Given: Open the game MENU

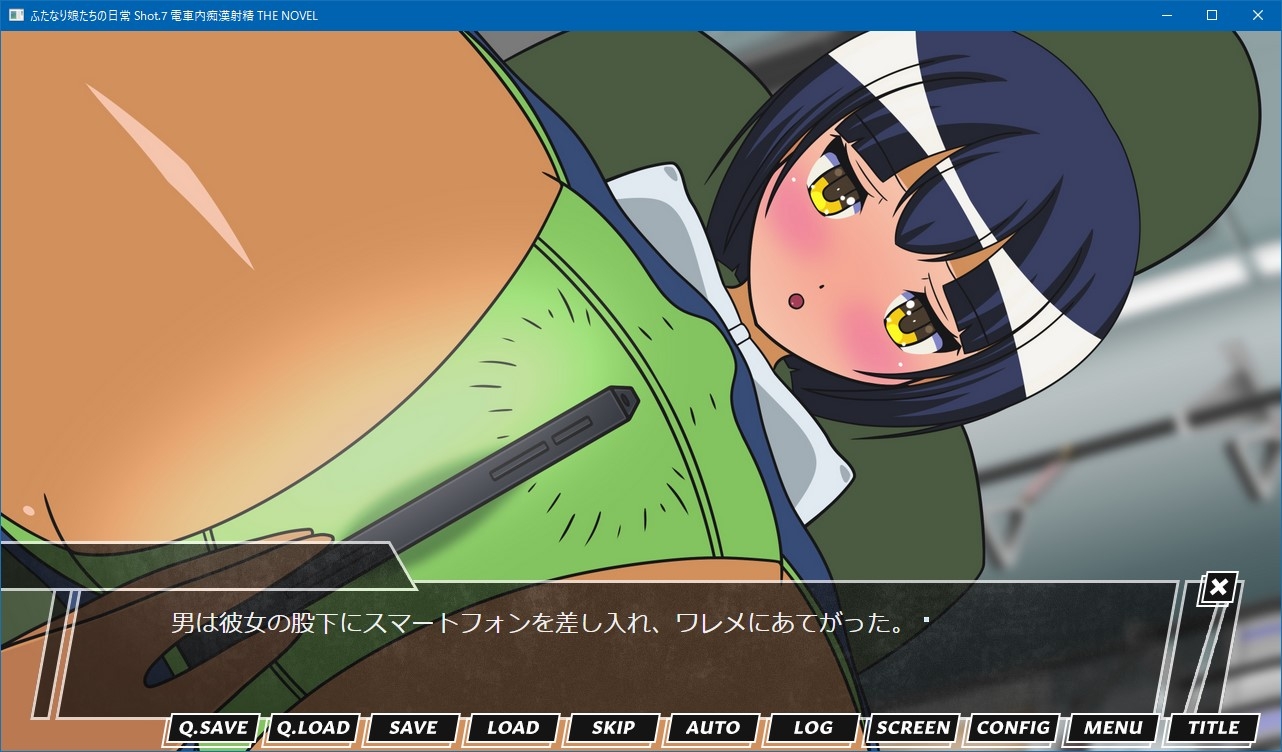Looking at the screenshot, I should (x=1113, y=728).
